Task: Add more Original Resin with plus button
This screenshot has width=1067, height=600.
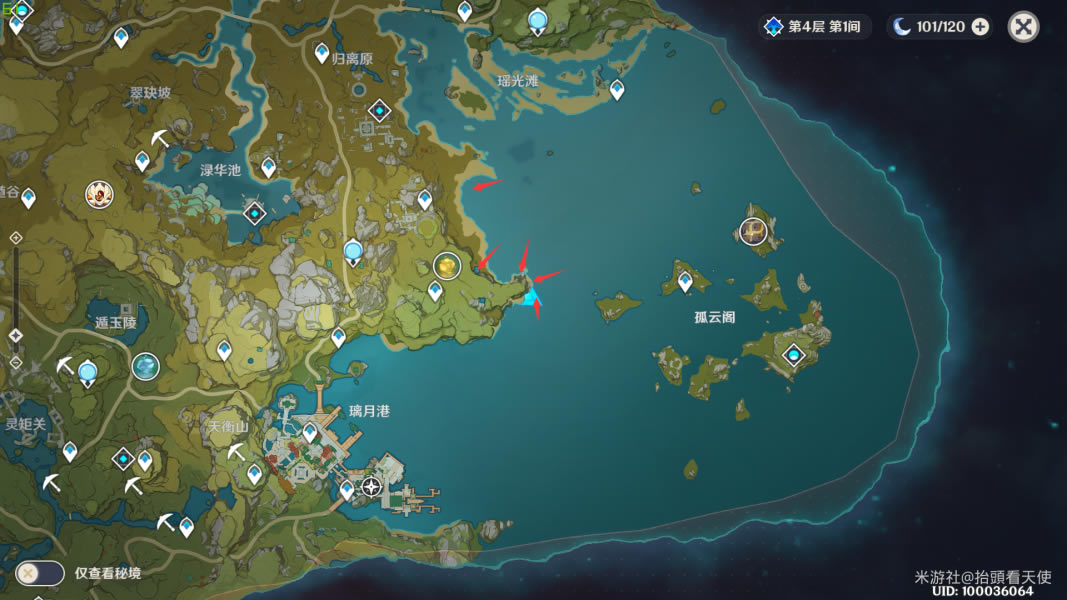Action: click(980, 27)
